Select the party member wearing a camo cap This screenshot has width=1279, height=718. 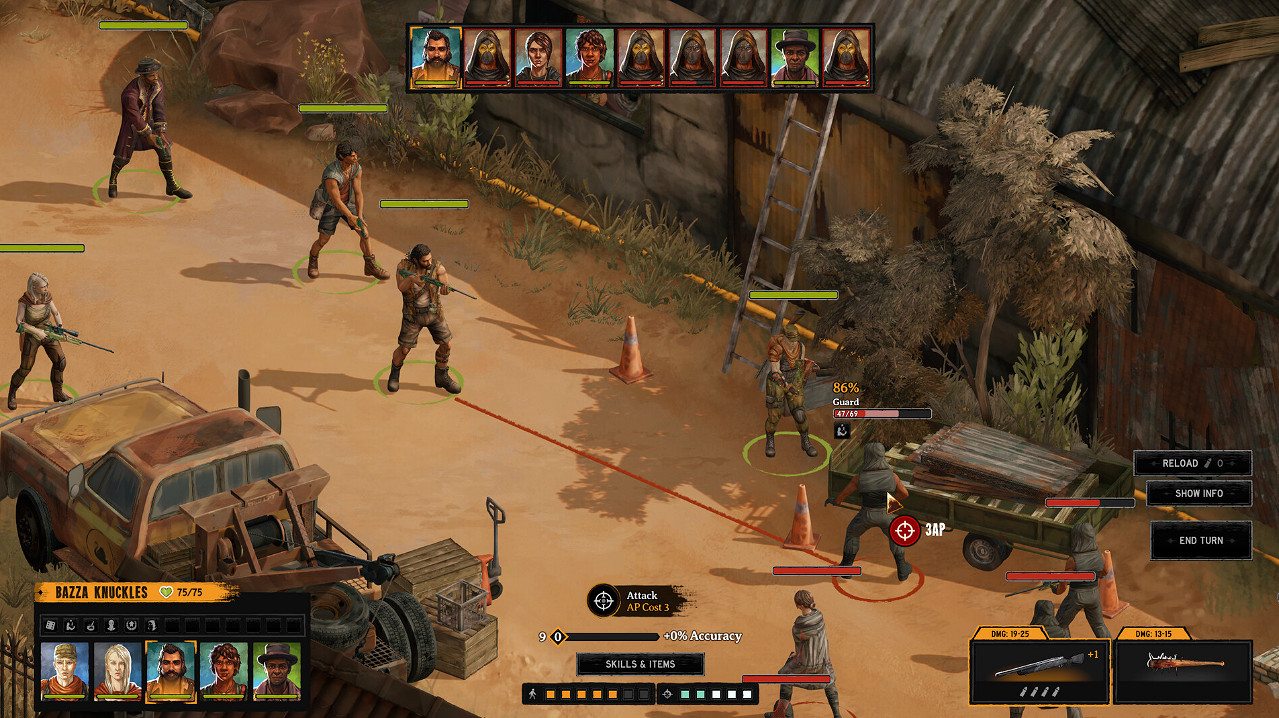click(x=64, y=670)
